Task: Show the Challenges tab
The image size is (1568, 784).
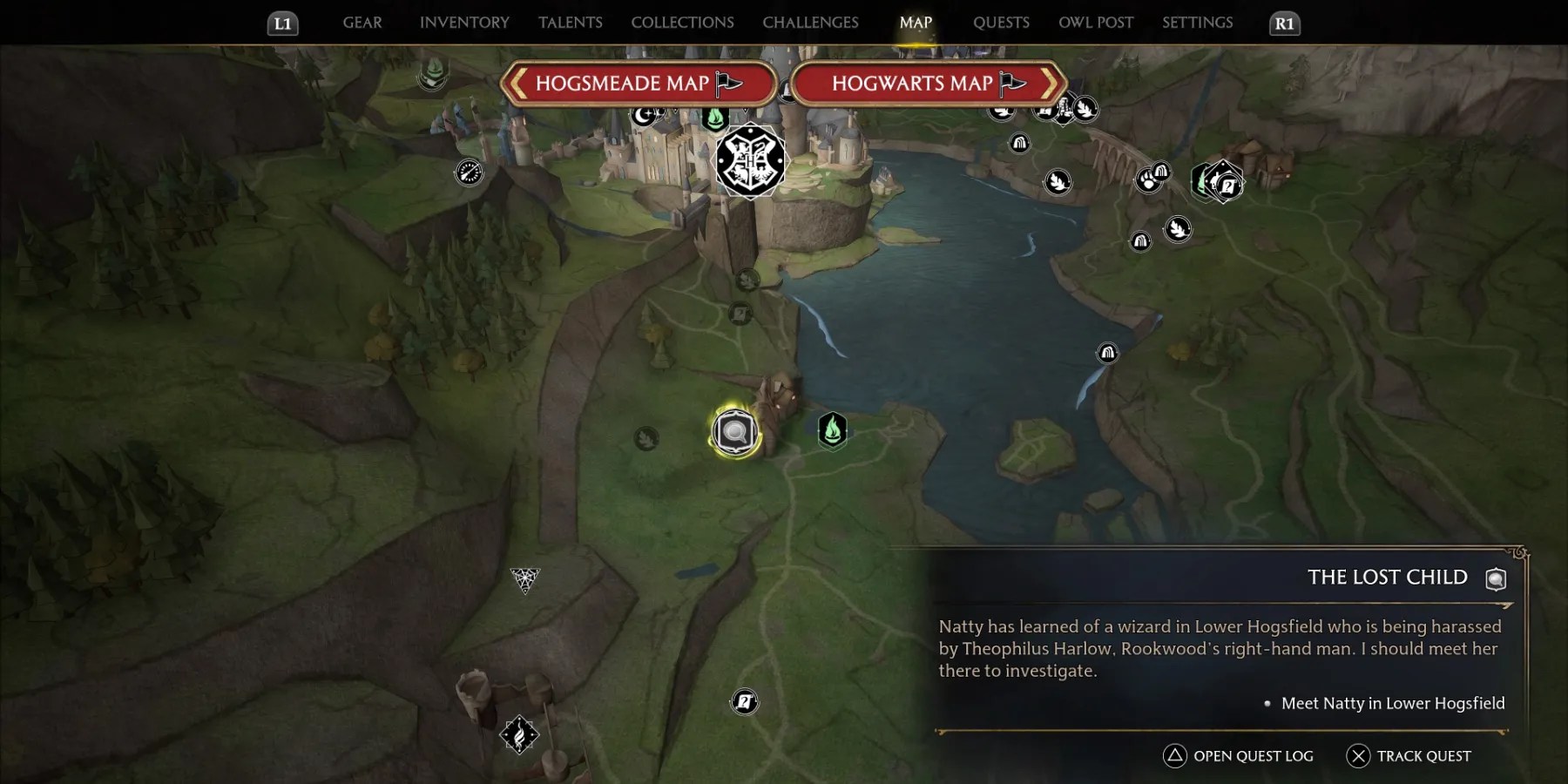Action: (x=810, y=23)
